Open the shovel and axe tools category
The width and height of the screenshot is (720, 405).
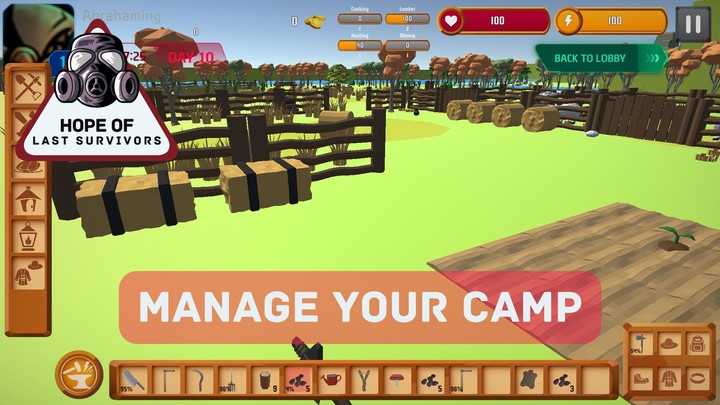pos(27,90)
